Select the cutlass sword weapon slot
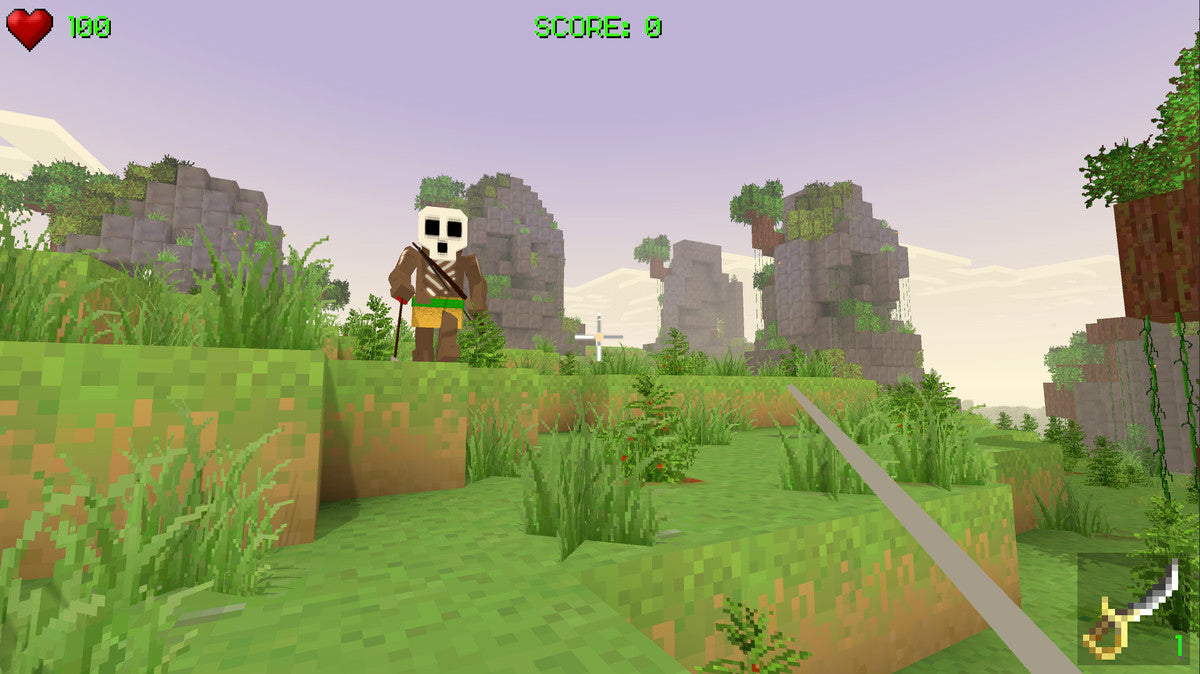The width and height of the screenshot is (1200, 674). pos(1133,610)
